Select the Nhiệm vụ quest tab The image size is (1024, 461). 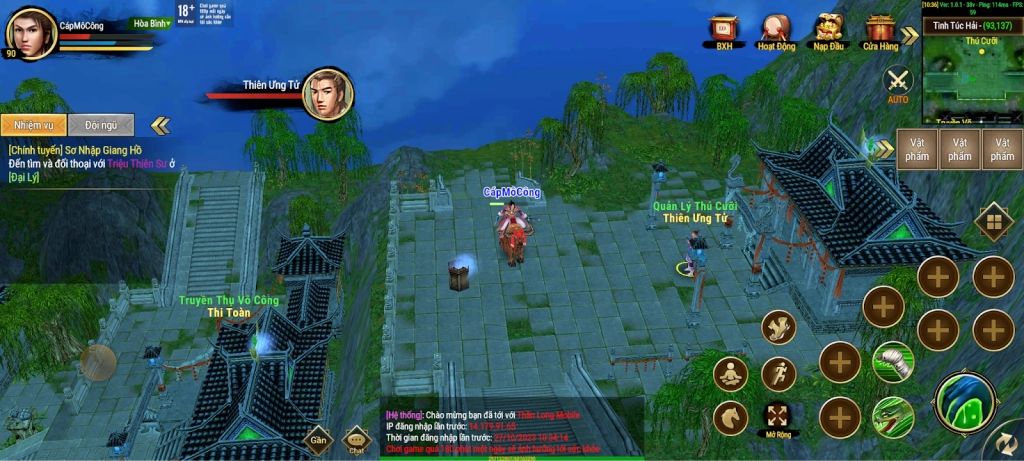click(x=34, y=125)
